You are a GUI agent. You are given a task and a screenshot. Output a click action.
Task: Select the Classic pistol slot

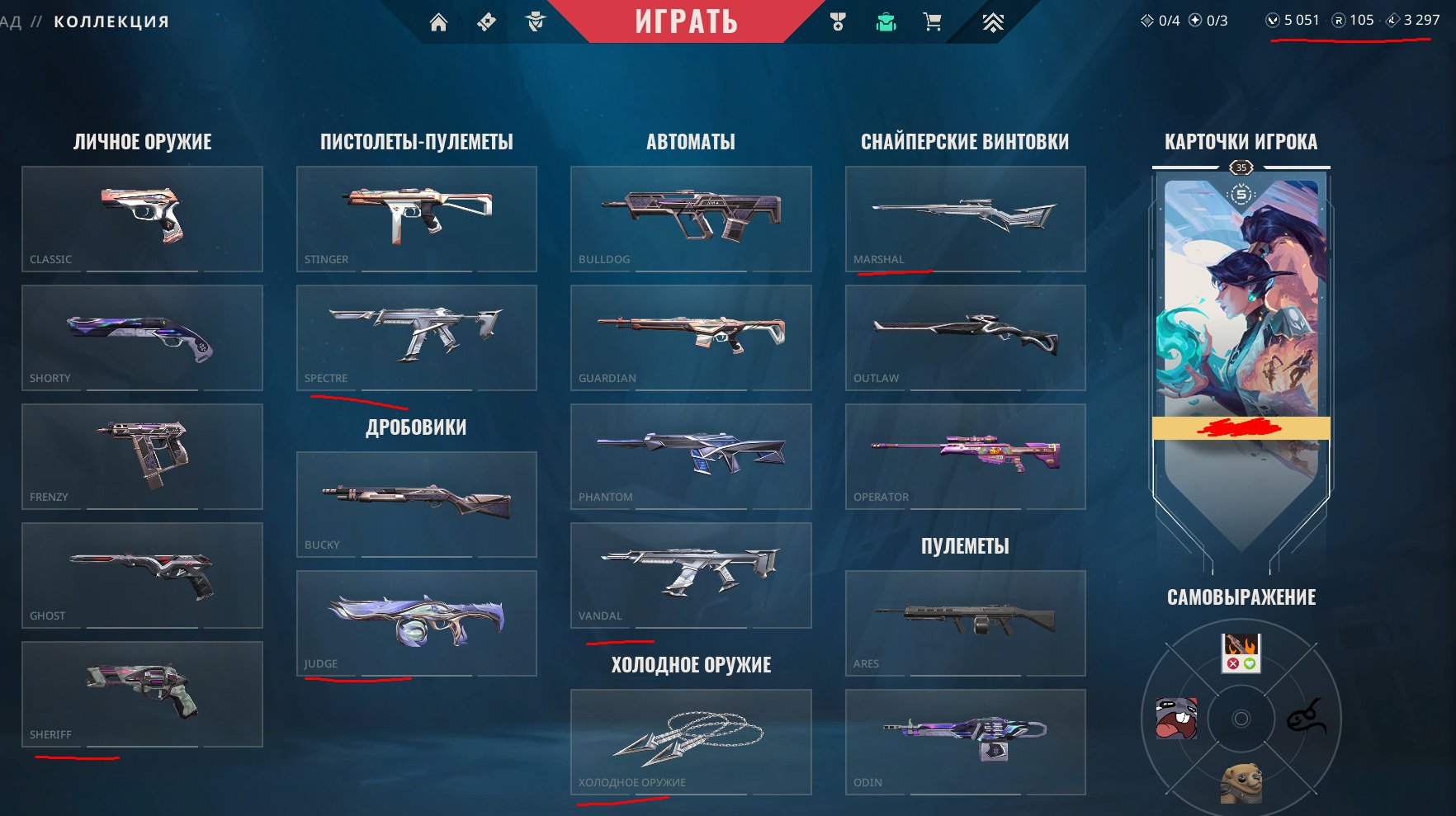(142, 219)
